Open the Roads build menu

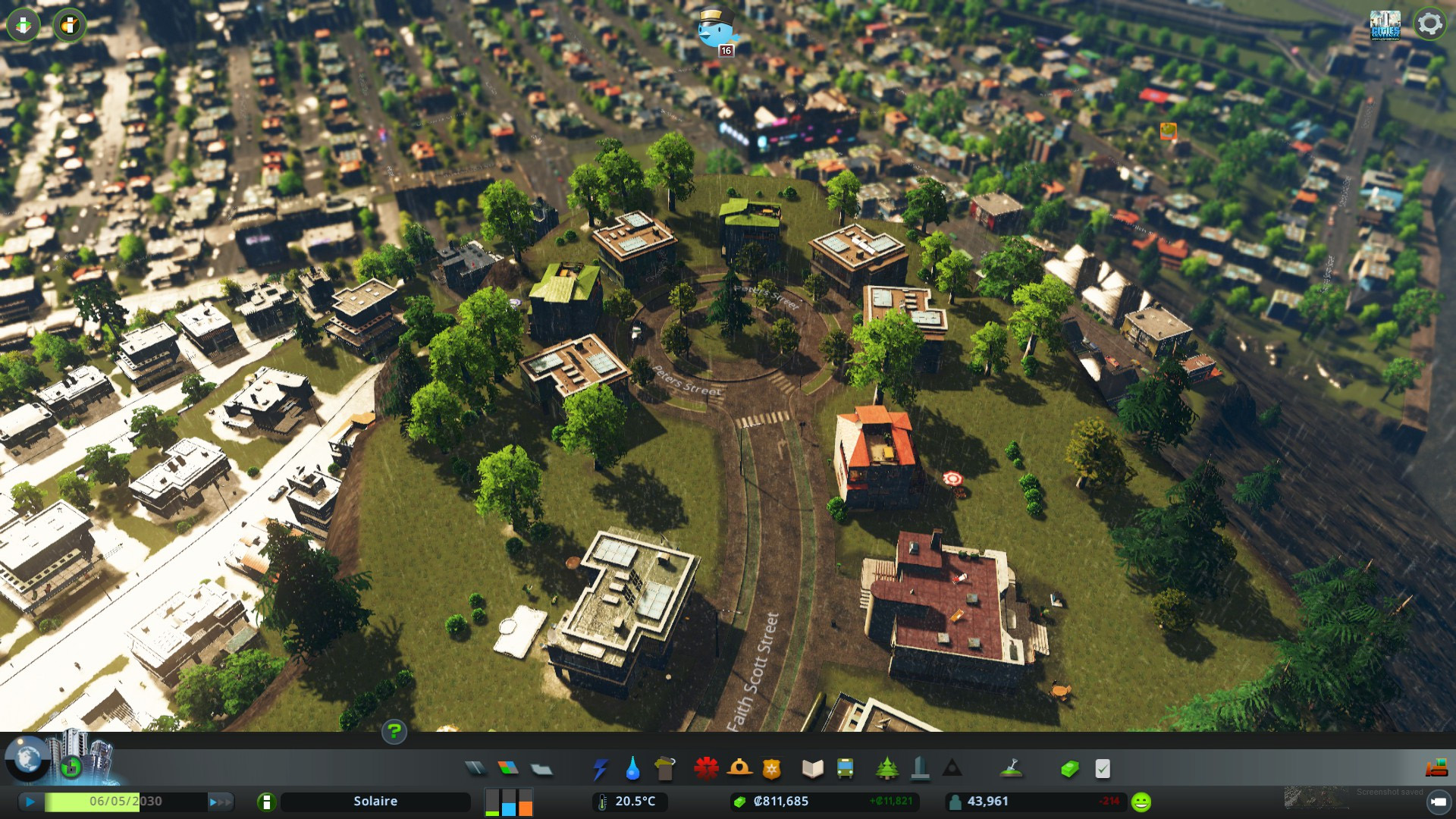click(x=475, y=769)
